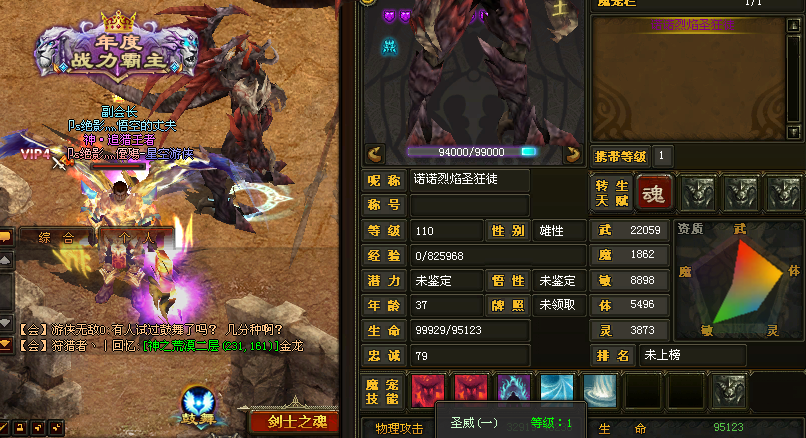Viewport: 806px width, 438px height.
Task: Click the chat scroll-up arrow button
Action: tap(5, 260)
